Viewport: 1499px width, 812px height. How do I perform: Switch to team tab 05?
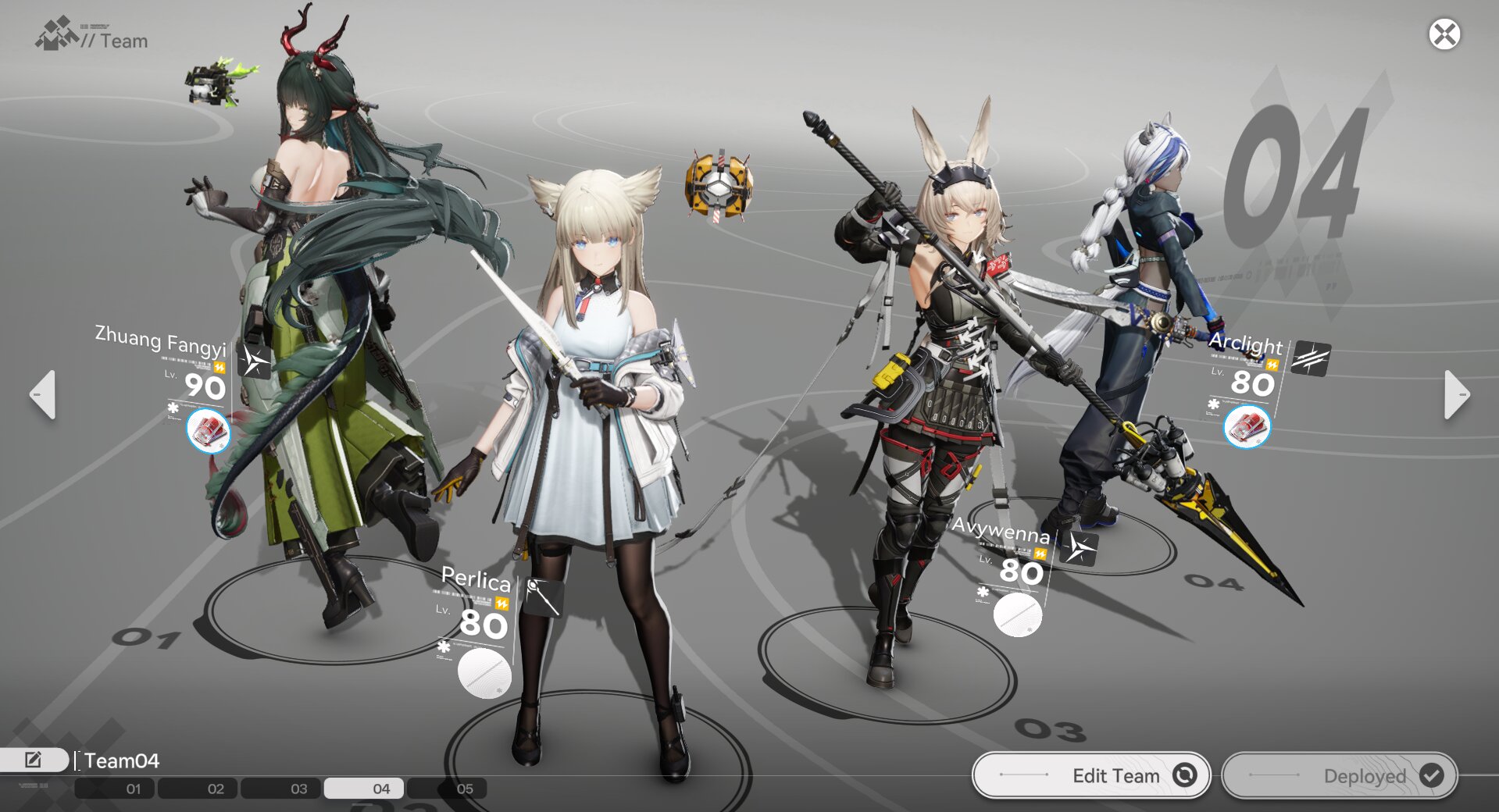464,789
